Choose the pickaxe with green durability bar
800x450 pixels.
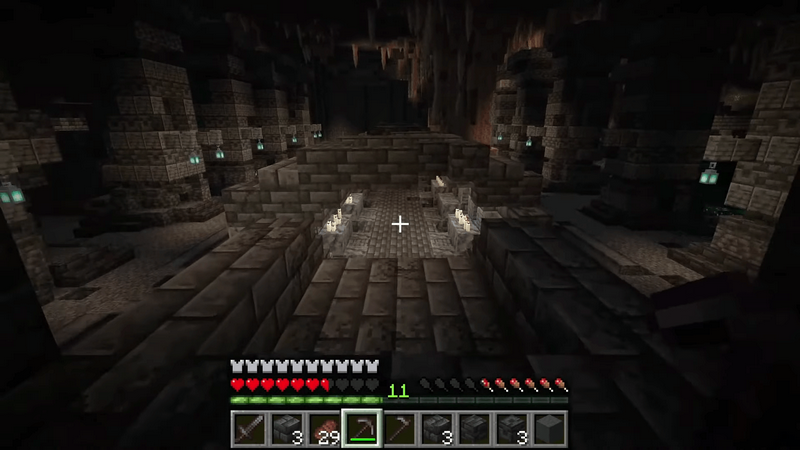coord(361,428)
